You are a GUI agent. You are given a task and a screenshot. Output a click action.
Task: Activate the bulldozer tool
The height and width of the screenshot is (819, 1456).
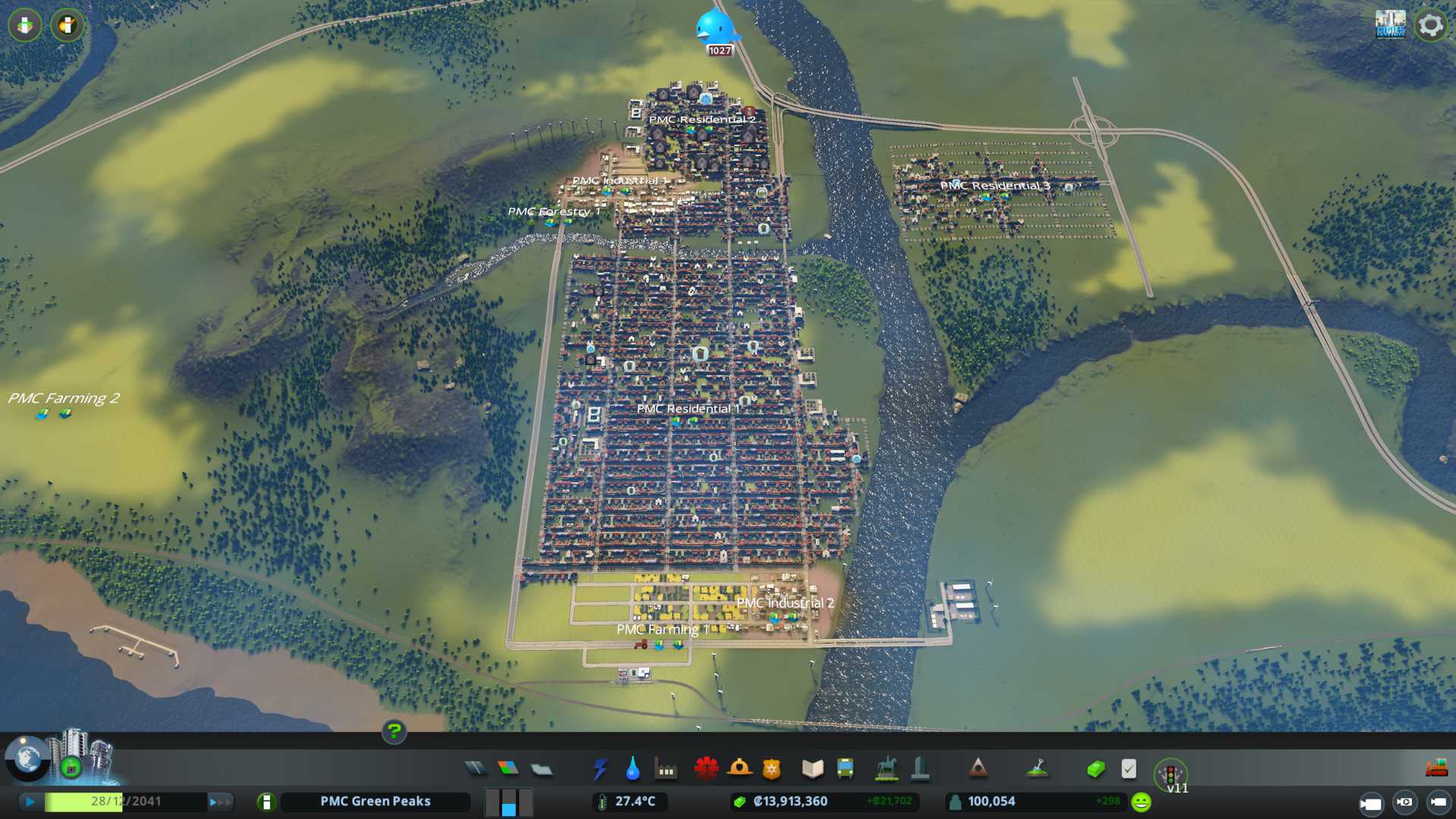[1436, 769]
